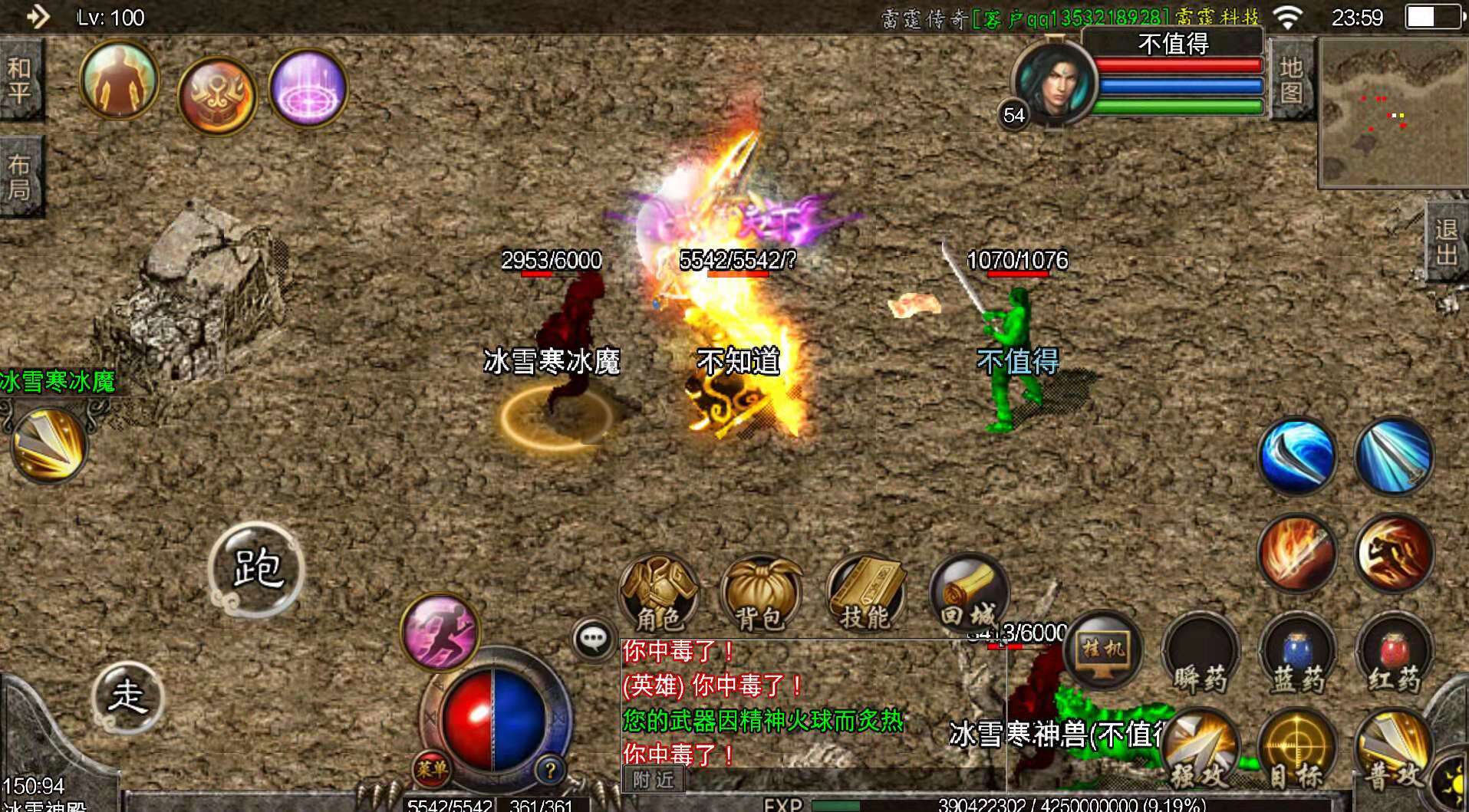This screenshot has height=812, width=1469.
Task: Open the chat speech bubble button
Action: point(594,639)
